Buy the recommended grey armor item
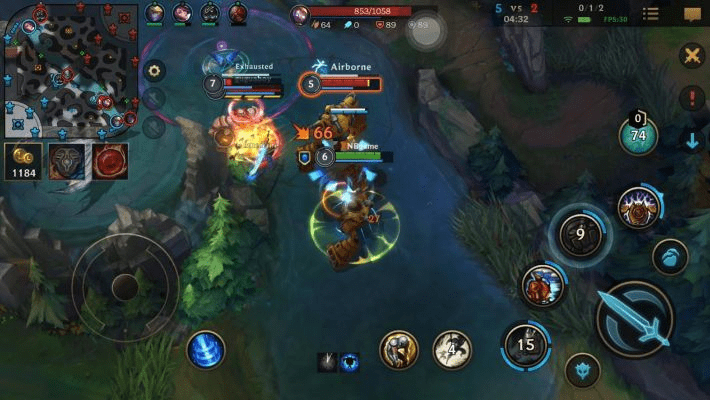Image resolution: width=710 pixels, height=400 pixels. pyautogui.click(x=66, y=161)
